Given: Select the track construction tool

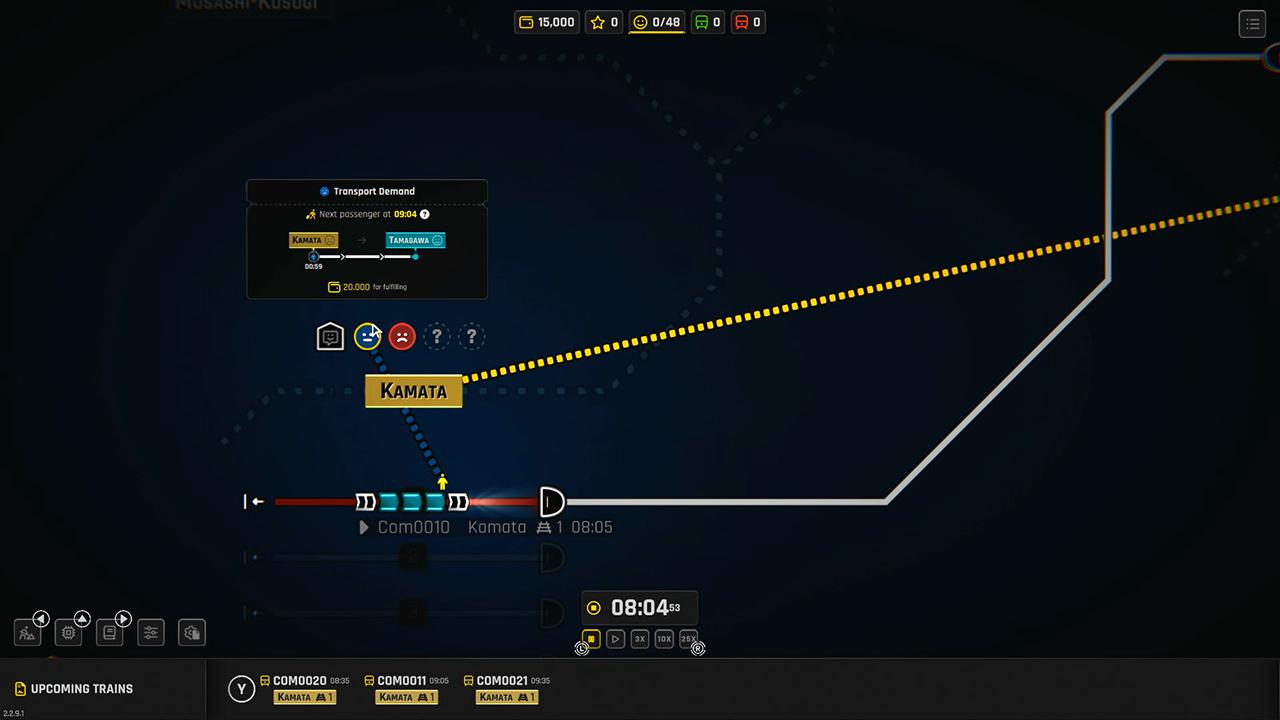Looking at the screenshot, I should [x=27, y=632].
